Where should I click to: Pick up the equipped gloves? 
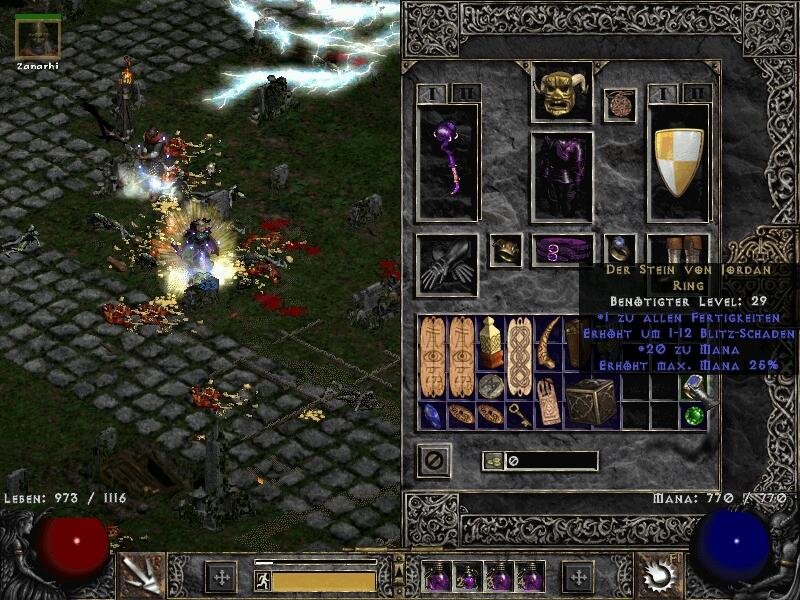click(447, 263)
